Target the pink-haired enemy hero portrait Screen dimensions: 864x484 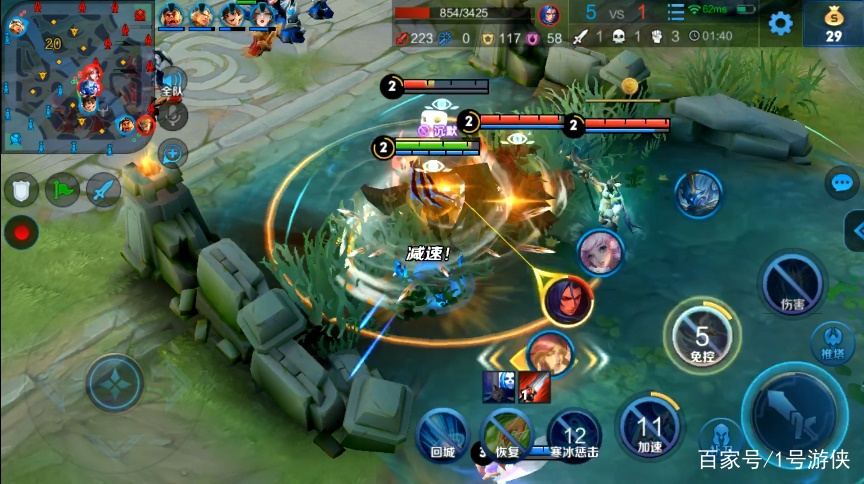tap(600, 251)
